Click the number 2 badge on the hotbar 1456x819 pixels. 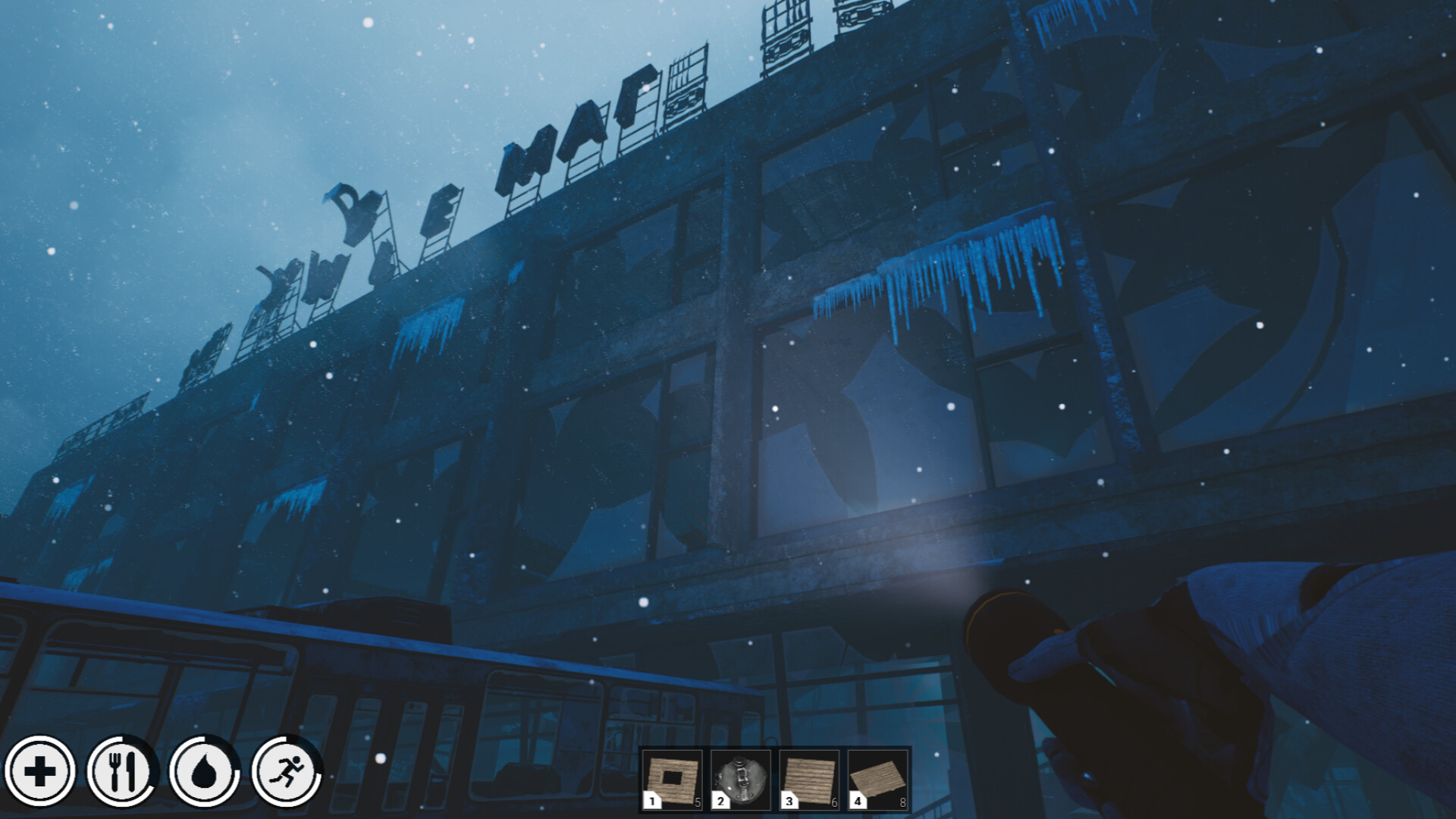coord(720,802)
